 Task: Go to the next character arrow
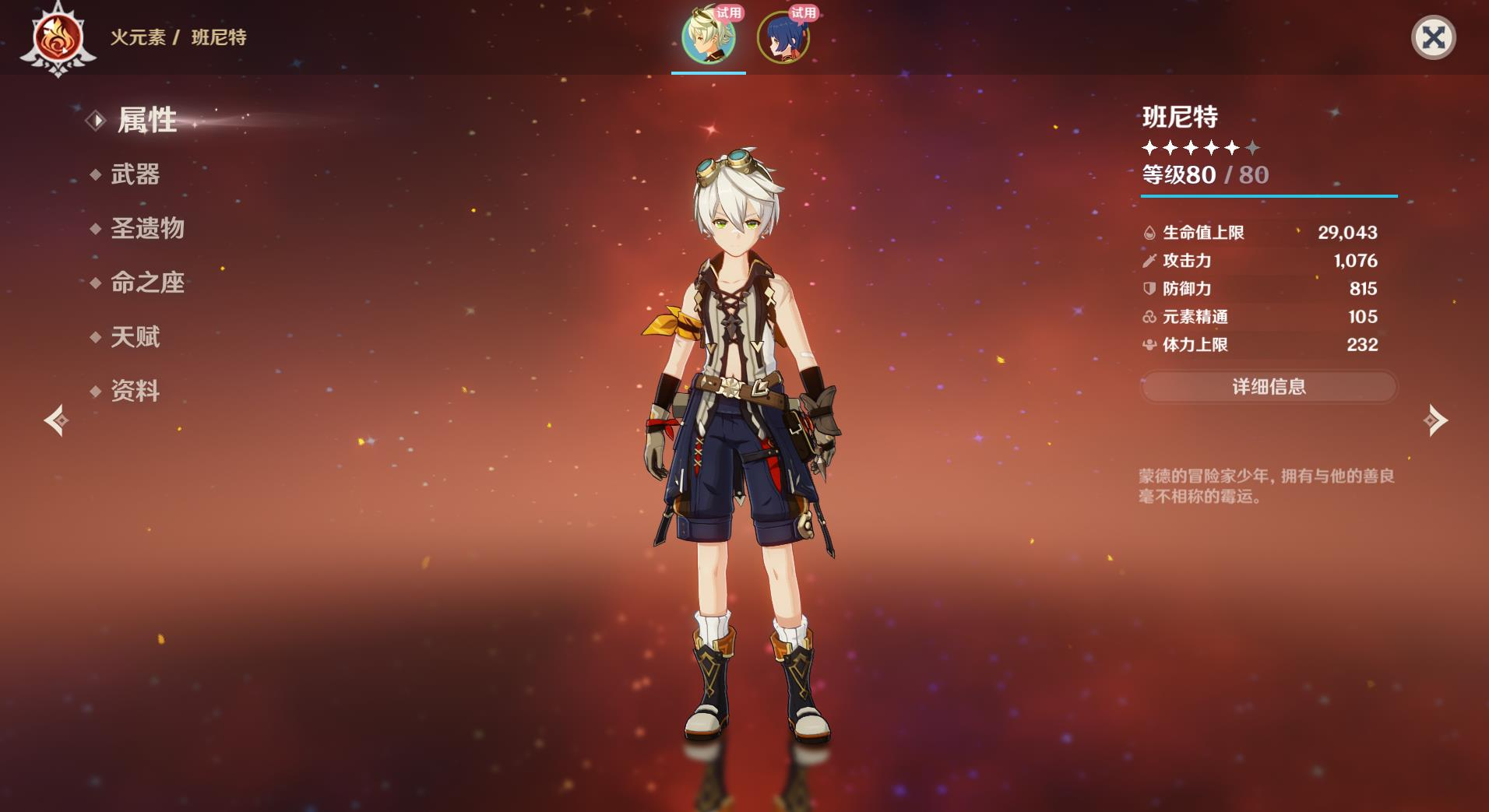point(1434,420)
